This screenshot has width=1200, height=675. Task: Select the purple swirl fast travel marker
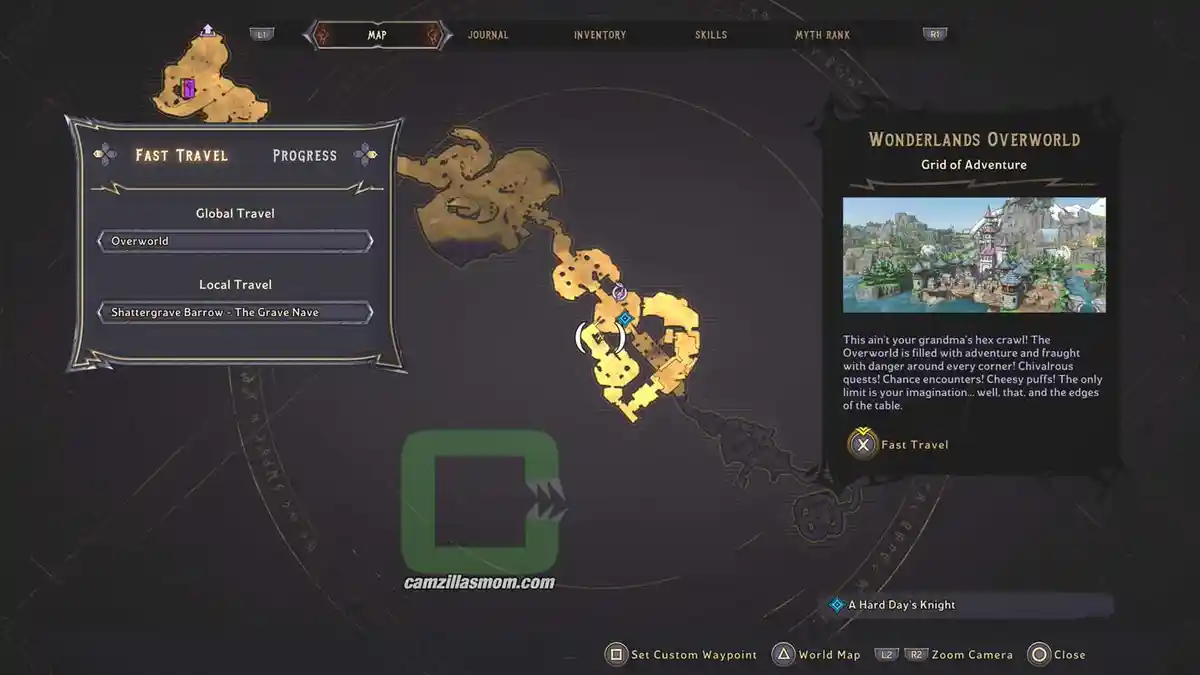tap(619, 292)
